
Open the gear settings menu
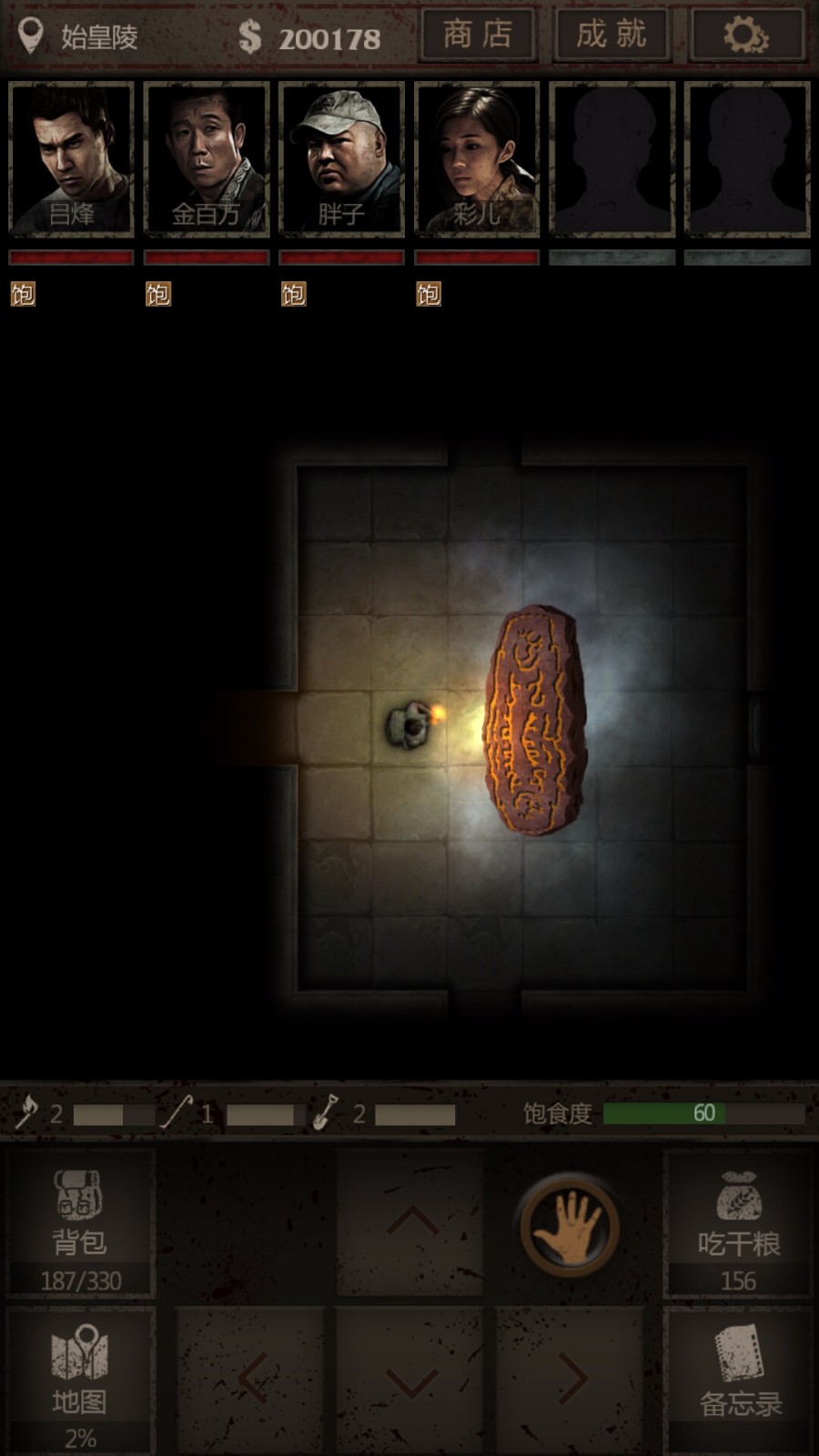point(747,35)
